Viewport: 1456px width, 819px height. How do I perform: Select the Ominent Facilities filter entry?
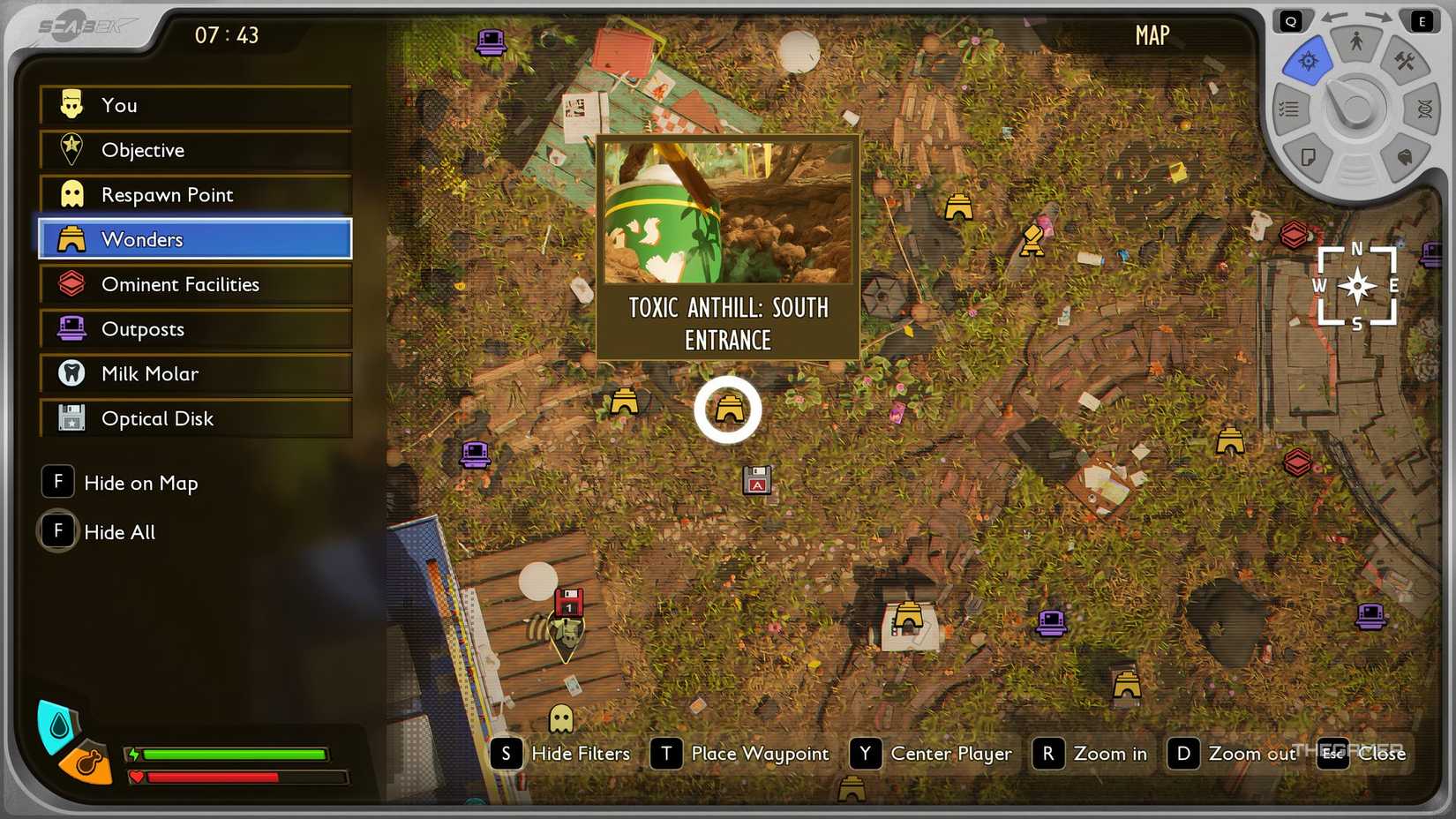point(194,284)
